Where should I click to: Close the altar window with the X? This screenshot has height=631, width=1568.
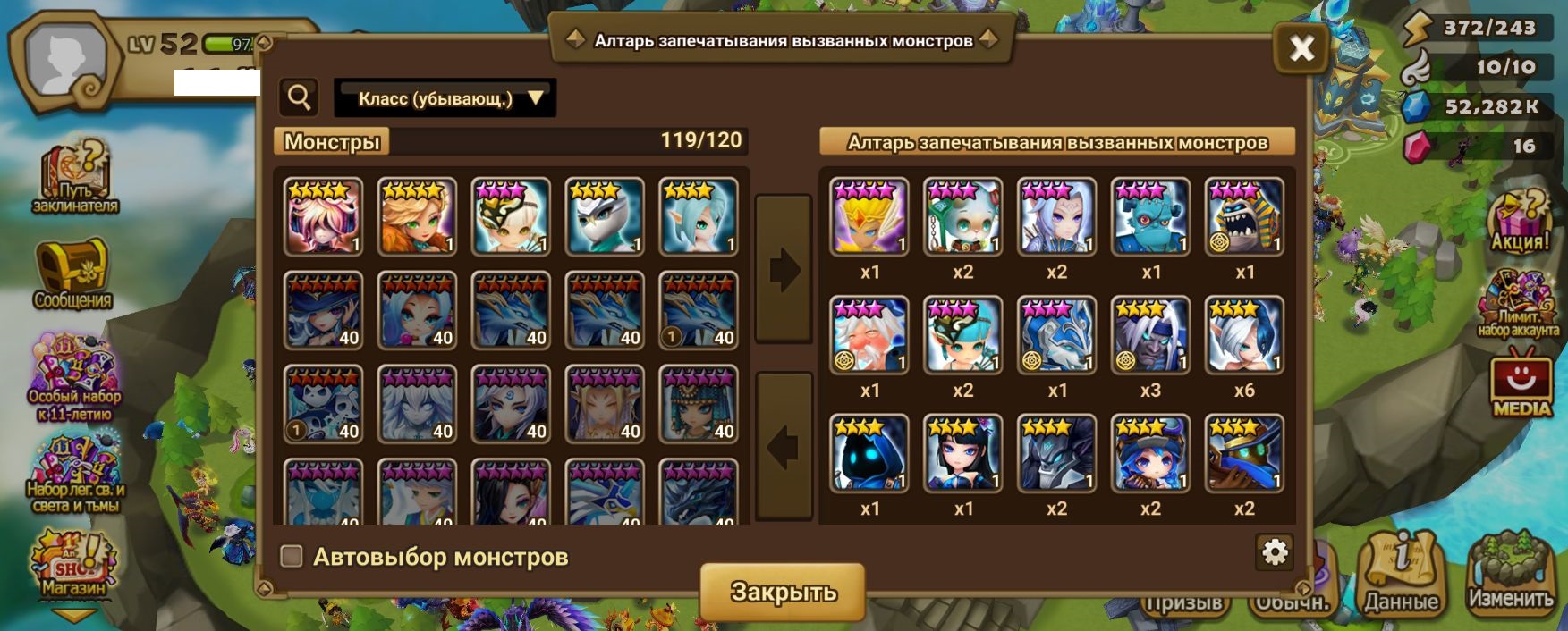pyautogui.click(x=1301, y=47)
